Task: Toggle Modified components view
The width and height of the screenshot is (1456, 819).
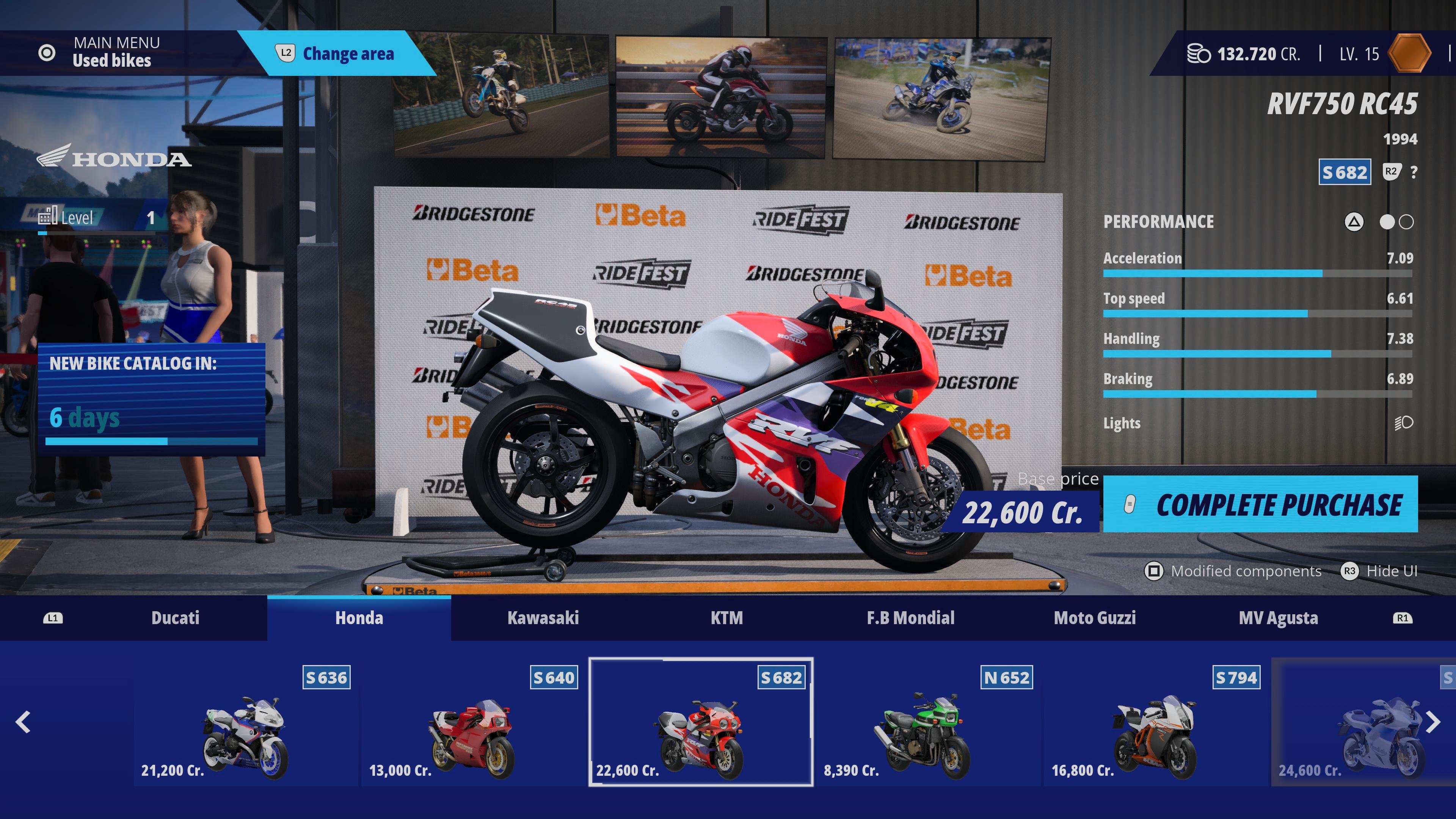Action: coord(1232,571)
